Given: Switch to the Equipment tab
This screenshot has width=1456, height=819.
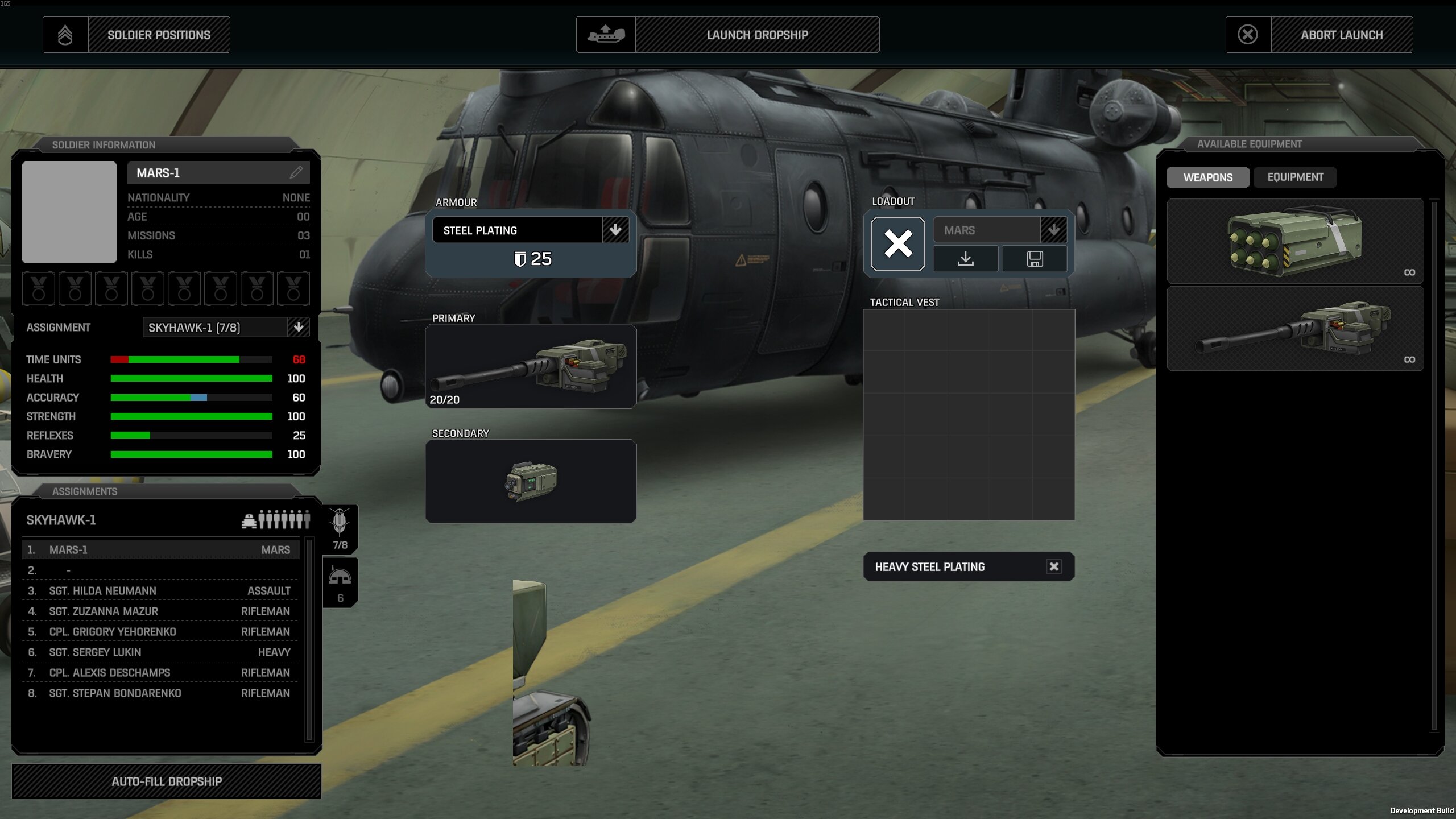Looking at the screenshot, I should 1295,177.
